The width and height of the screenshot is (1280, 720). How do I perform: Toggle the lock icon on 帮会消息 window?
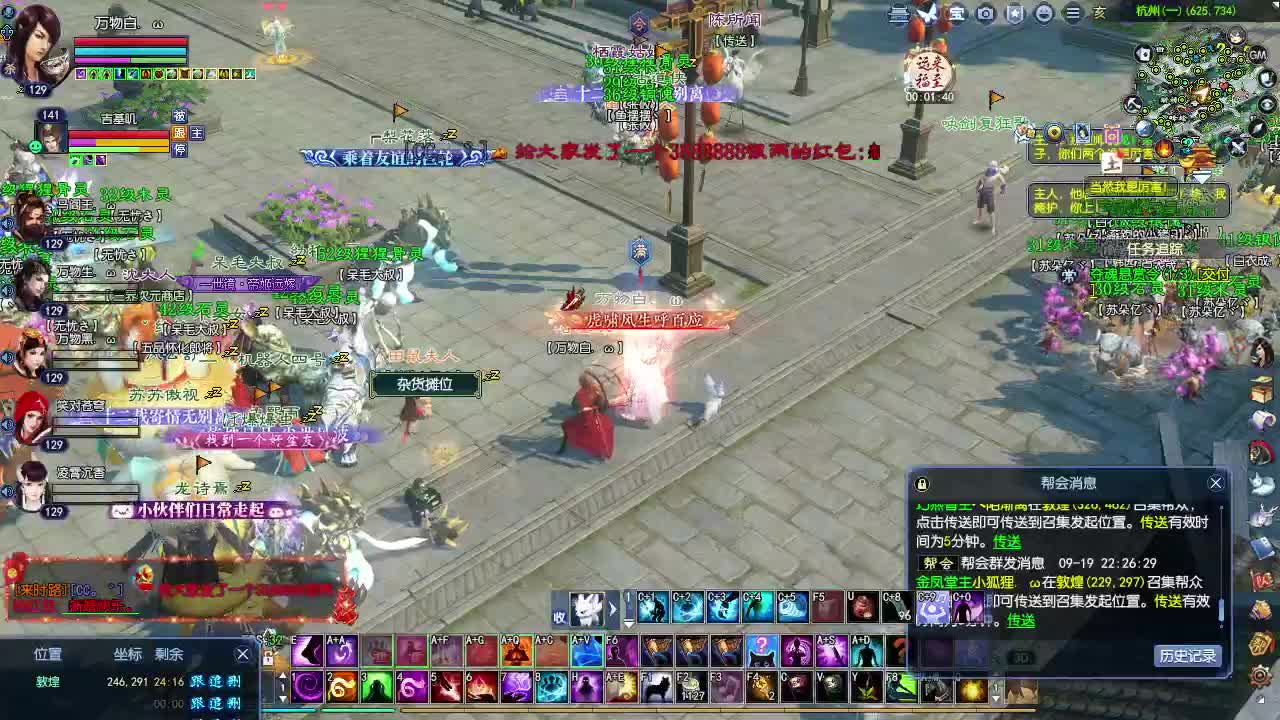pyautogui.click(x=922, y=484)
